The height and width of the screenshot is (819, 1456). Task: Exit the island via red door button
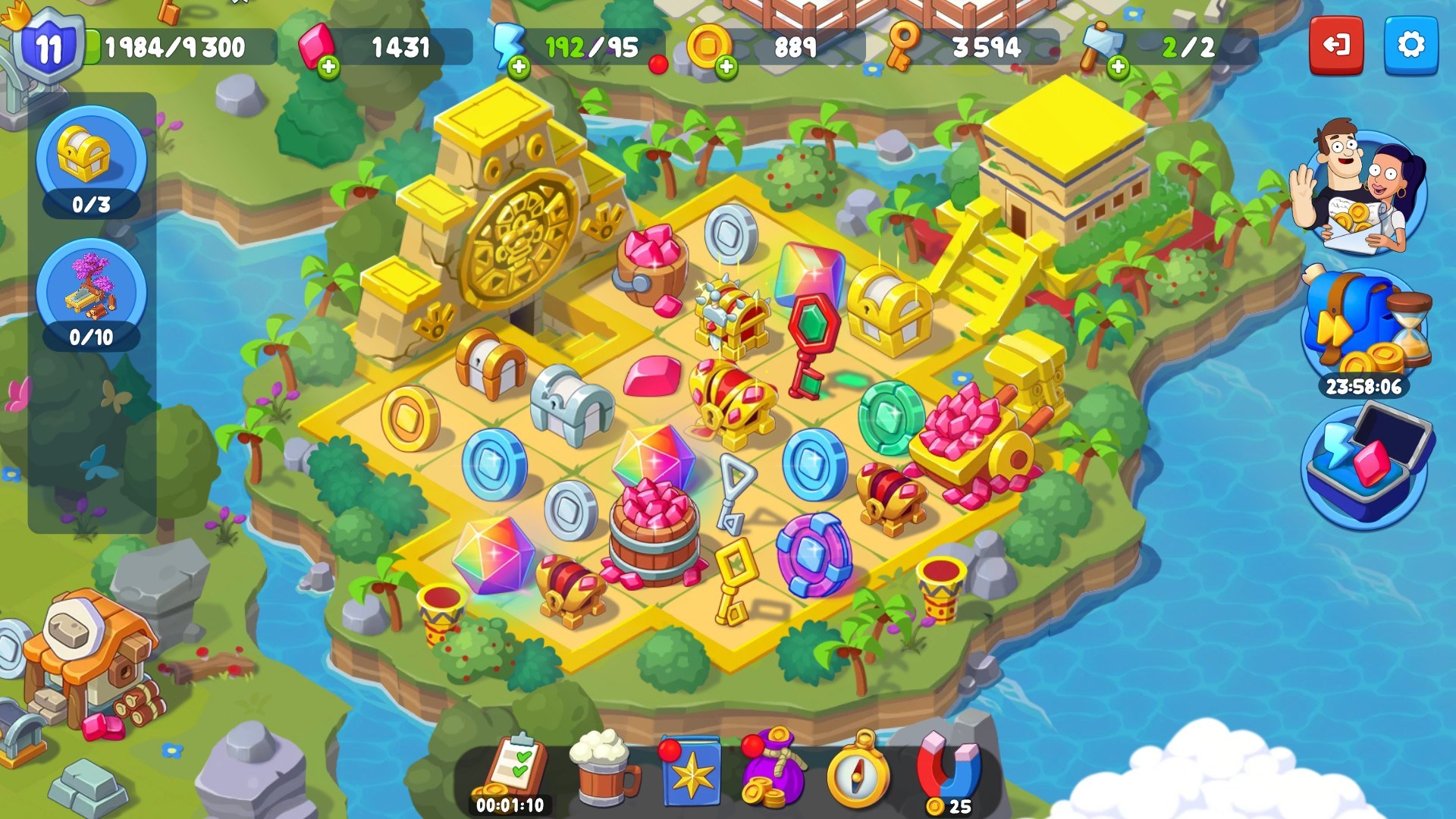pyautogui.click(x=1337, y=45)
